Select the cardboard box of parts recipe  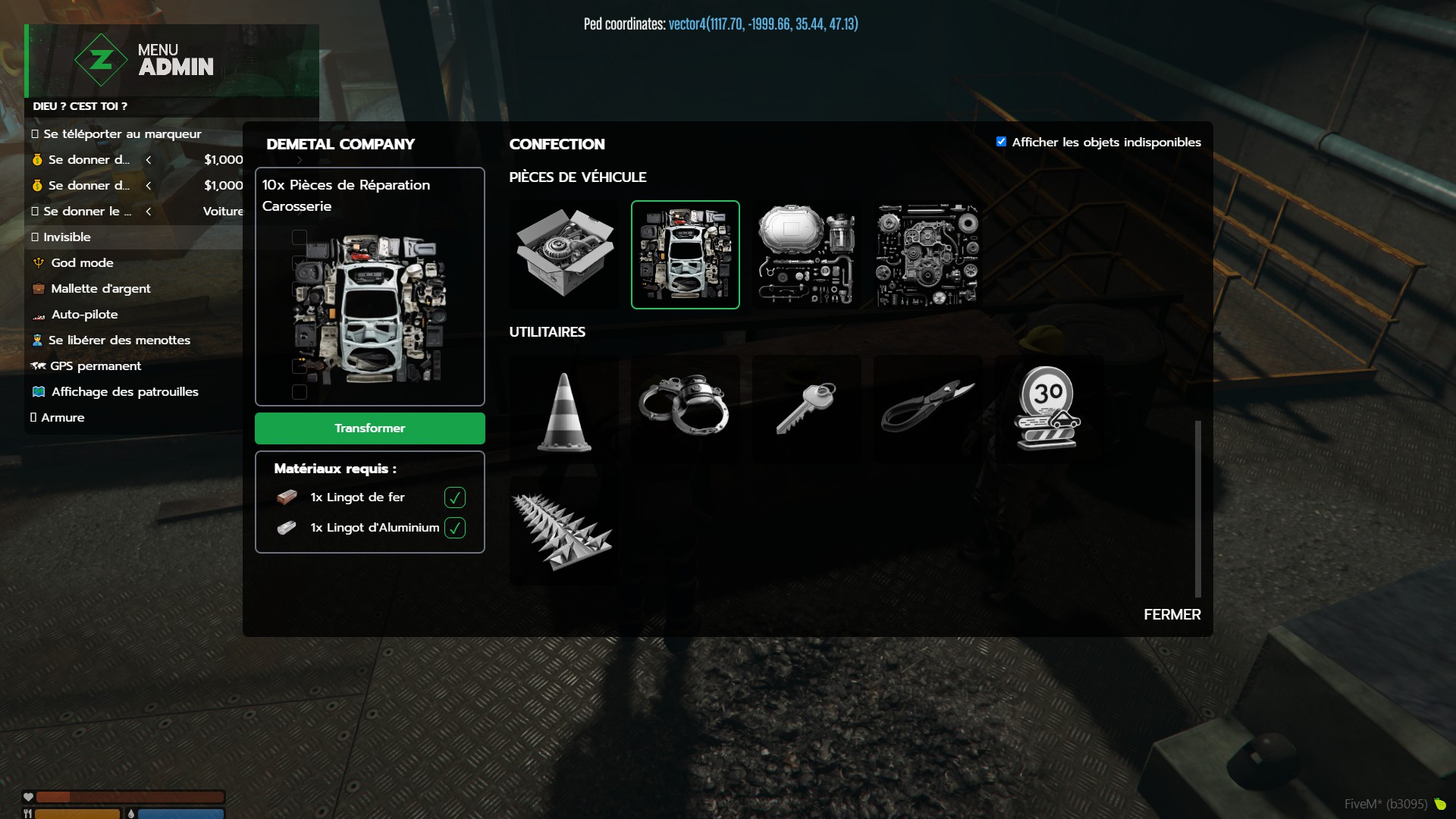click(x=564, y=255)
